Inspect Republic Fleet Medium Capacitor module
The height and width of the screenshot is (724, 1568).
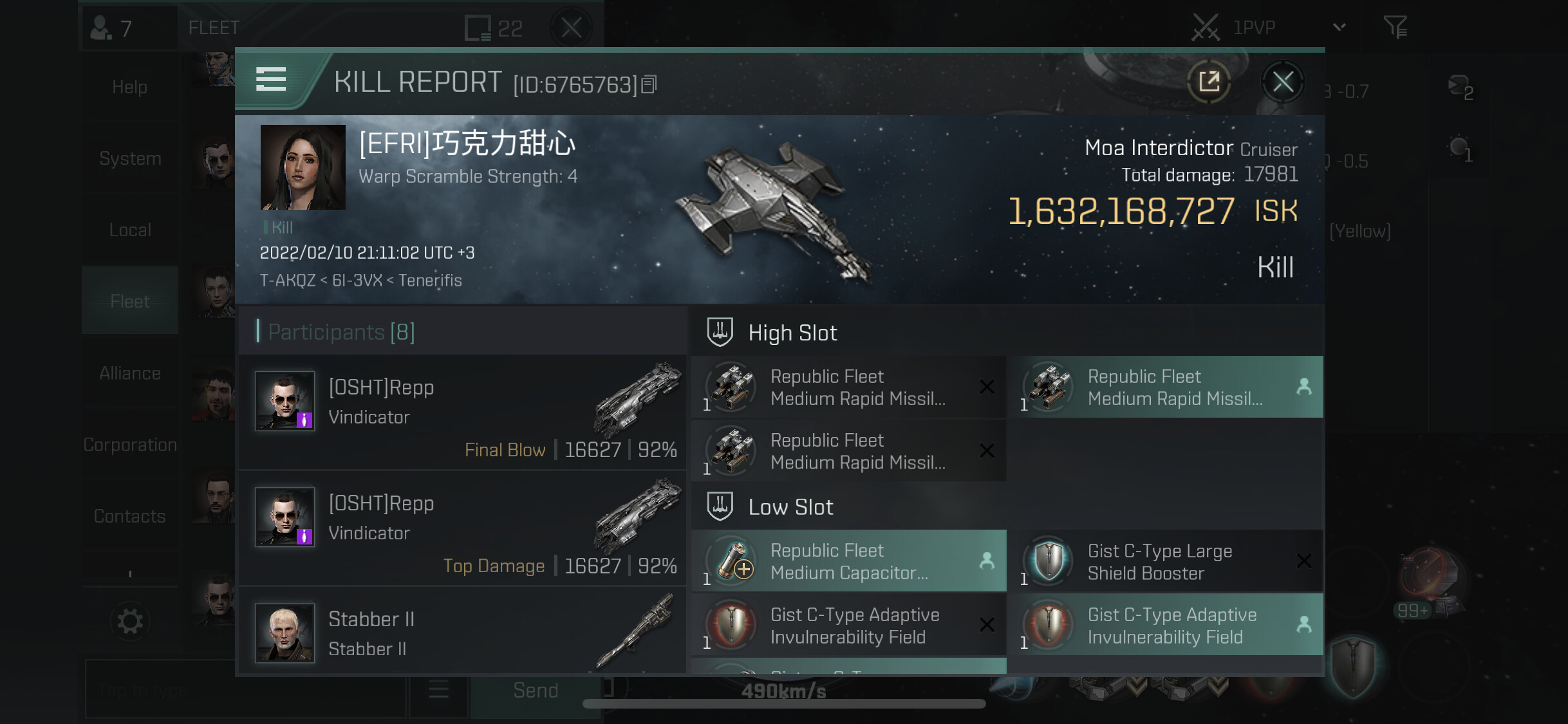point(848,562)
